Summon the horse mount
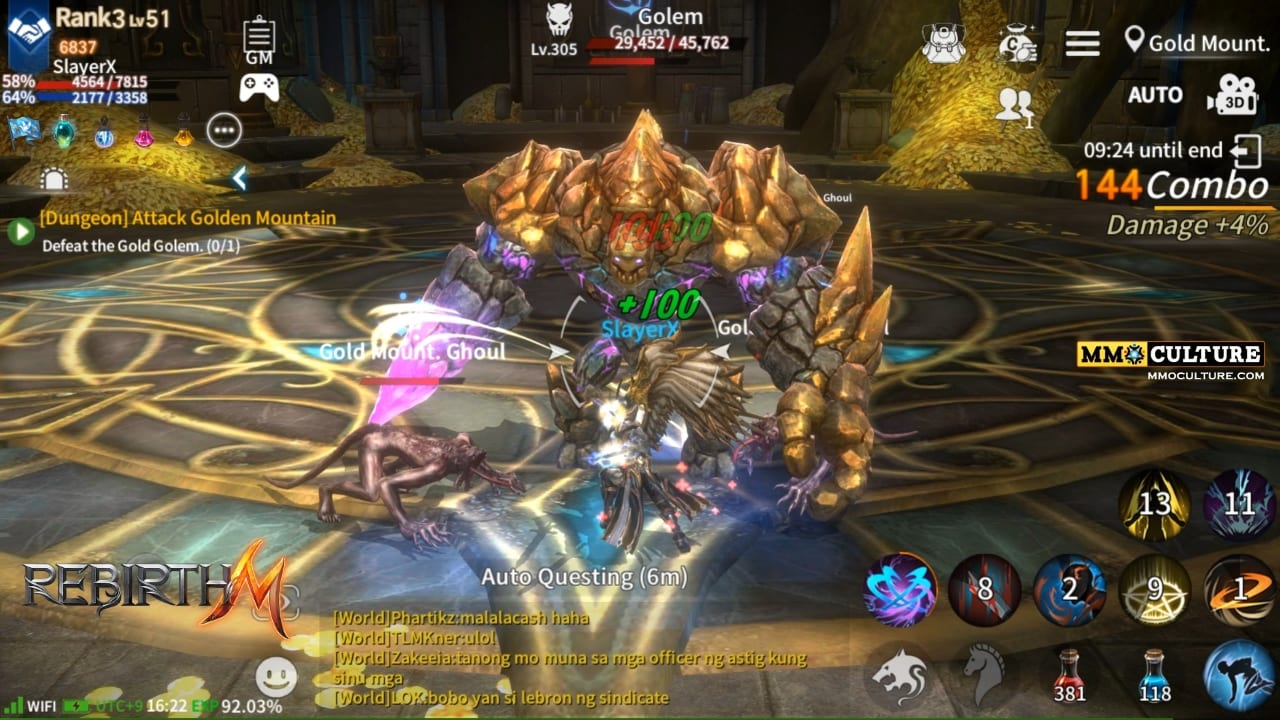 [985, 674]
